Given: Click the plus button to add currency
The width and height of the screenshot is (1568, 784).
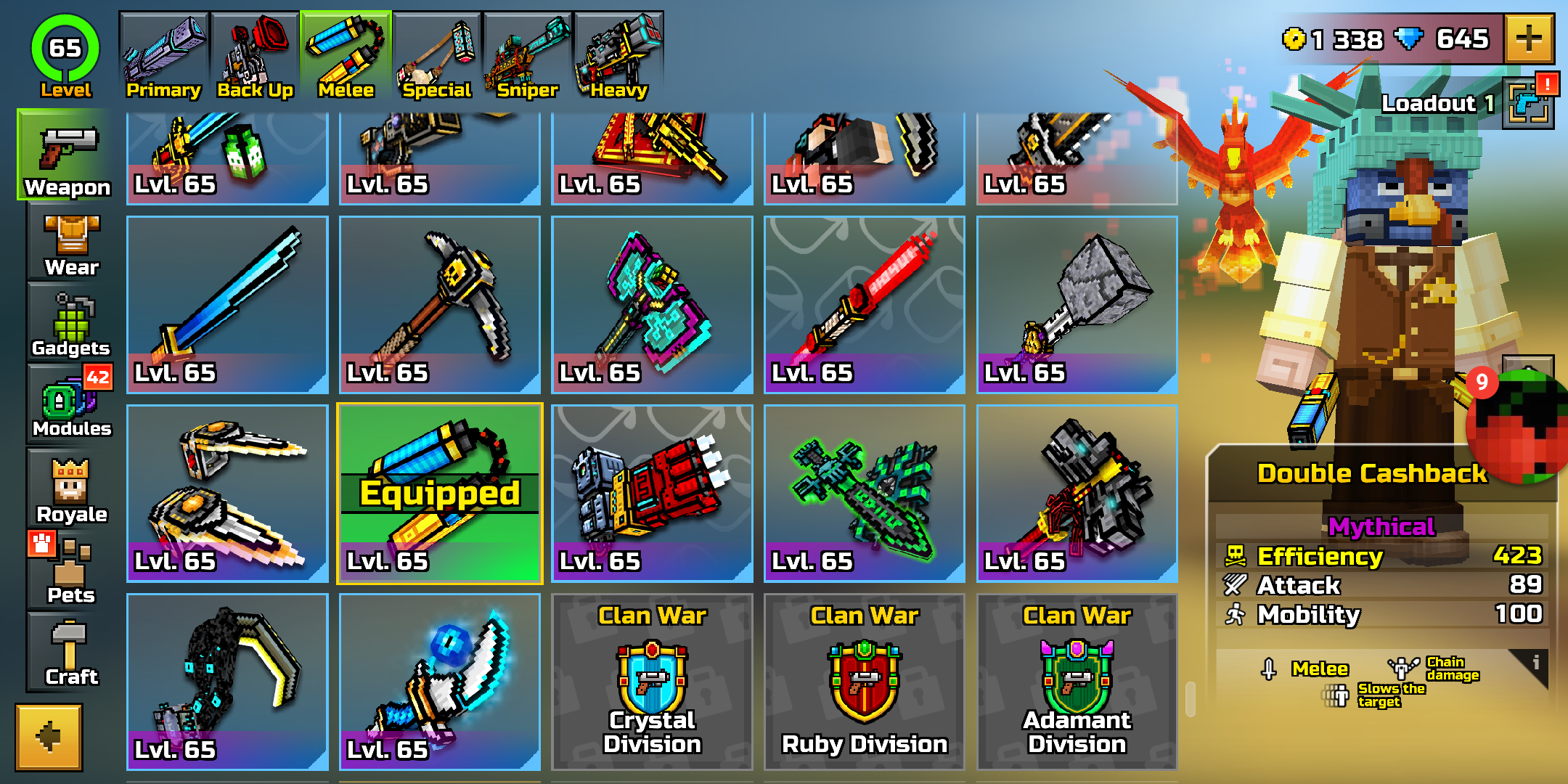Looking at the screenshot, I should [1530, 39].
